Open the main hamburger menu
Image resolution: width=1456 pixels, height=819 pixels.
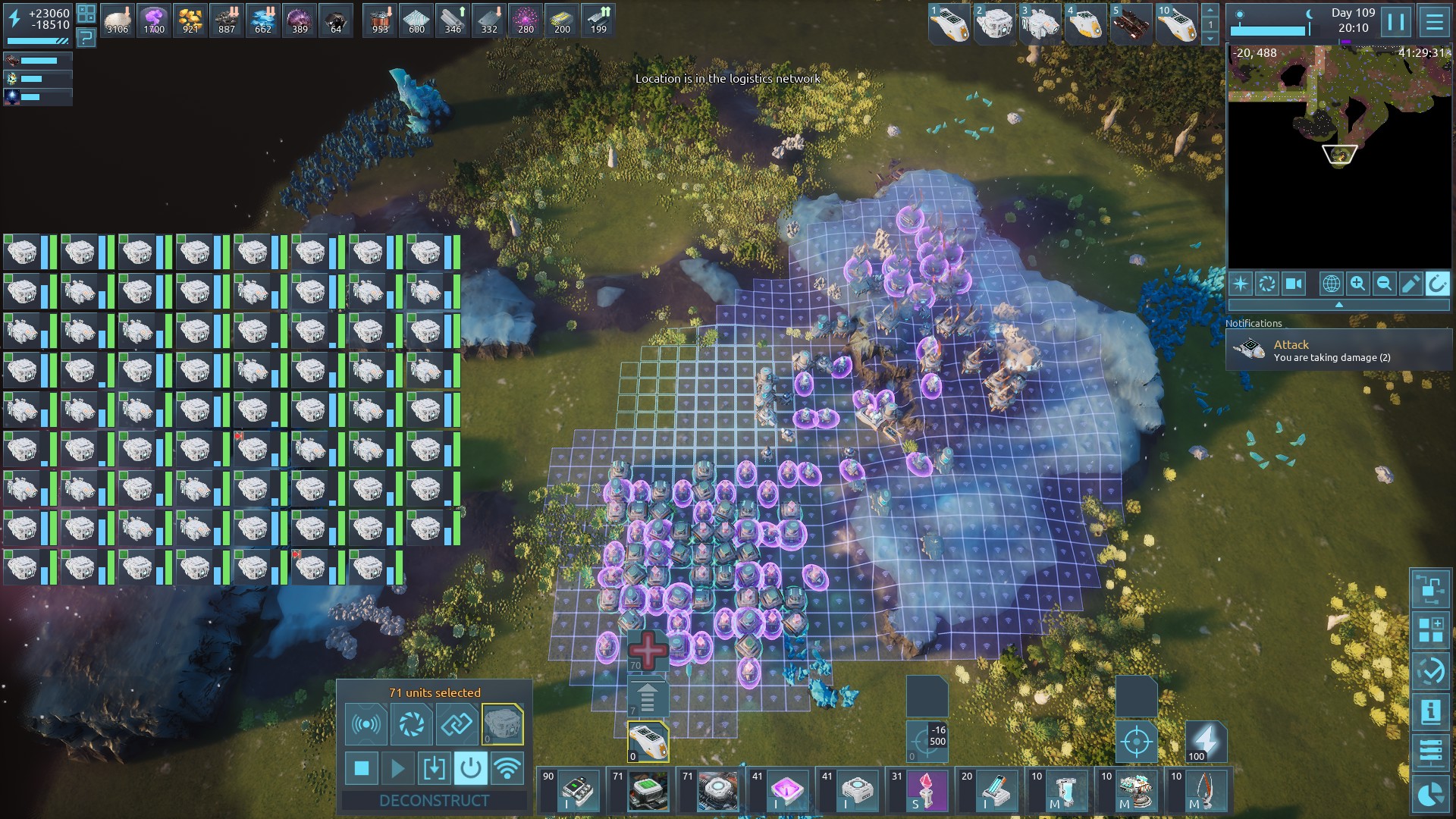1434,22
